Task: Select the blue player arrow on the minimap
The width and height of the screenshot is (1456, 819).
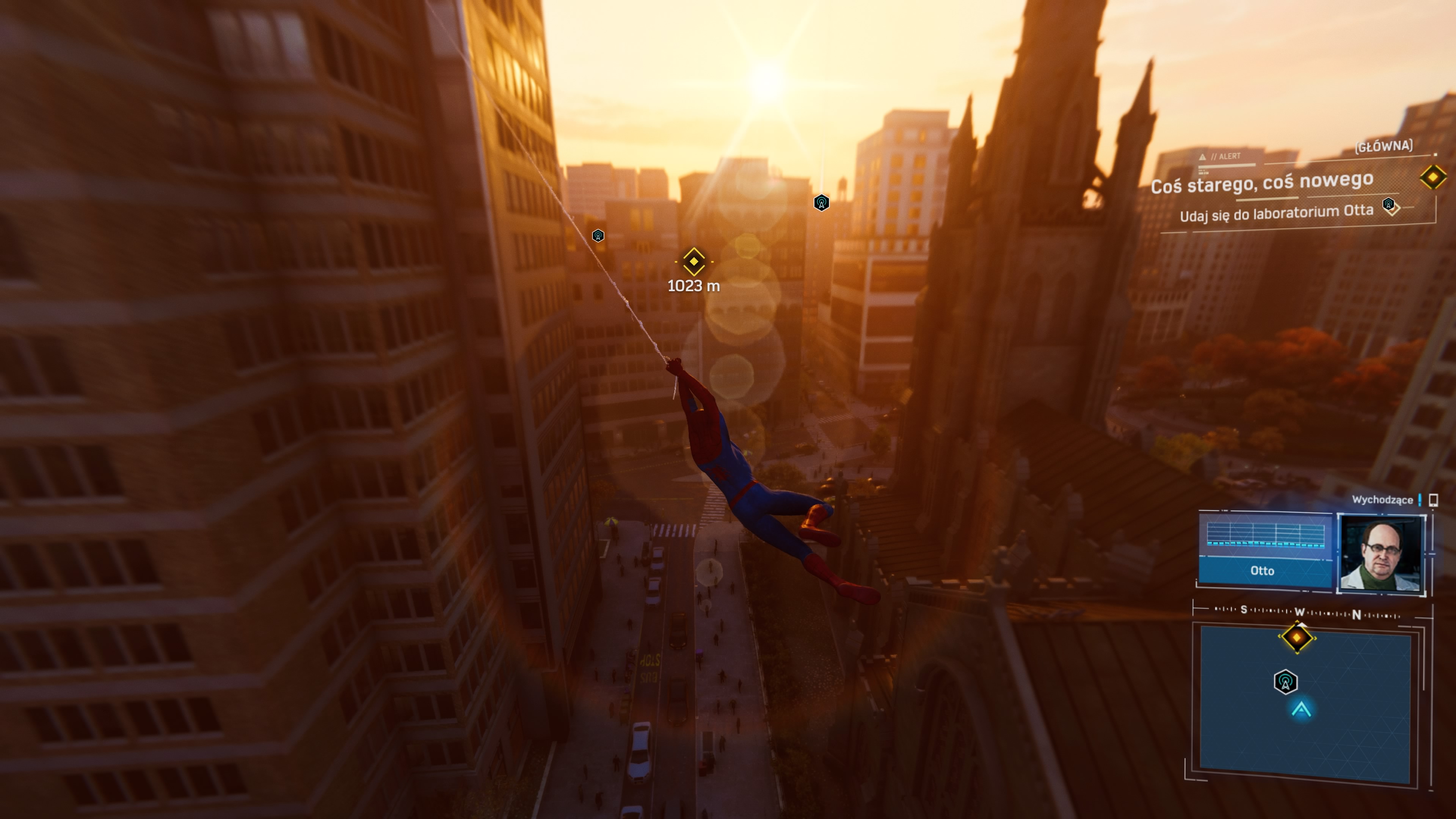Action: (1301, 709)
